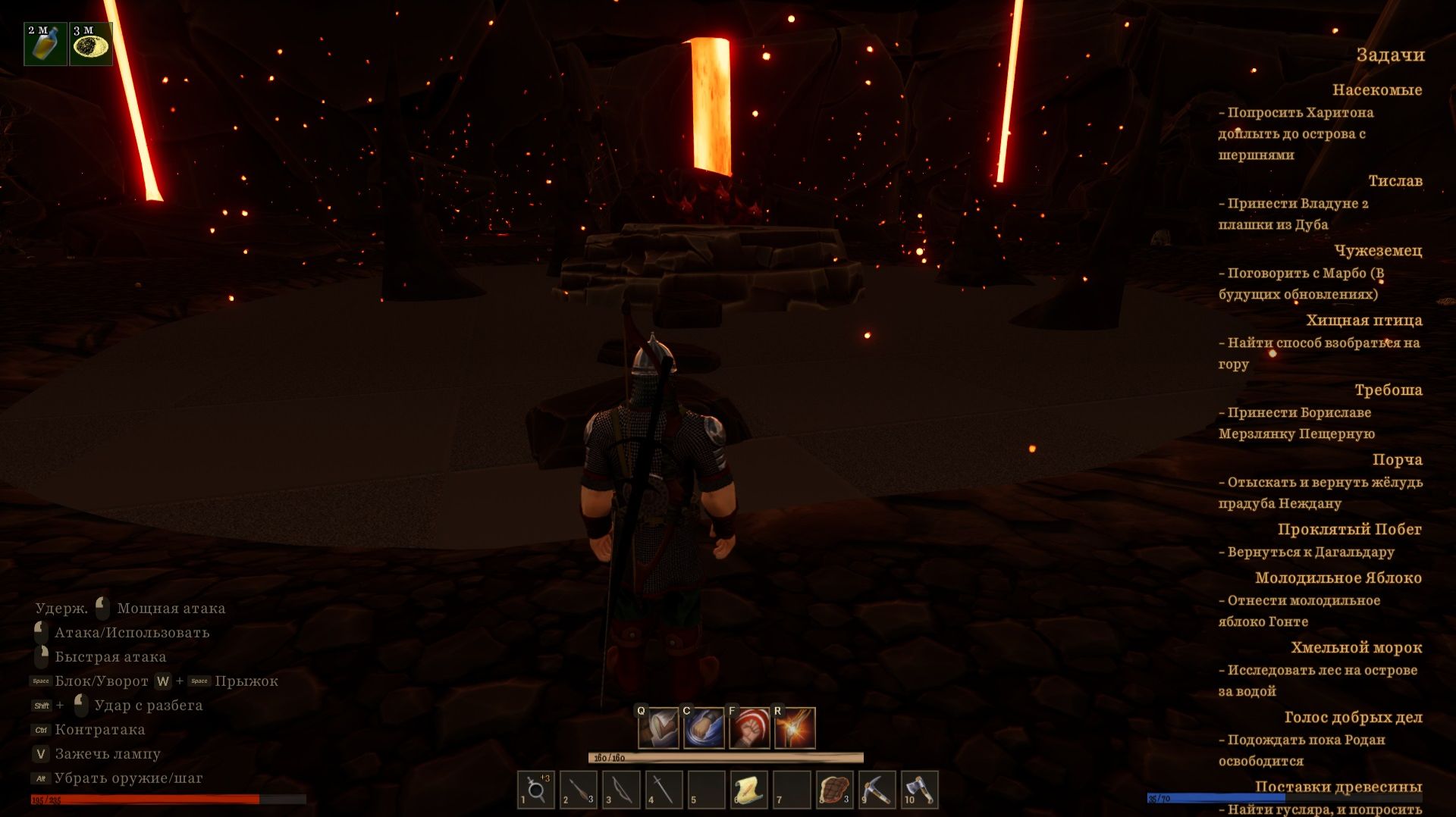Viewport: 1456px width, 817px height.
Task: Select the Проклятый Побег quest entry
Action: pyautogui.click(x=1349, y=530)
